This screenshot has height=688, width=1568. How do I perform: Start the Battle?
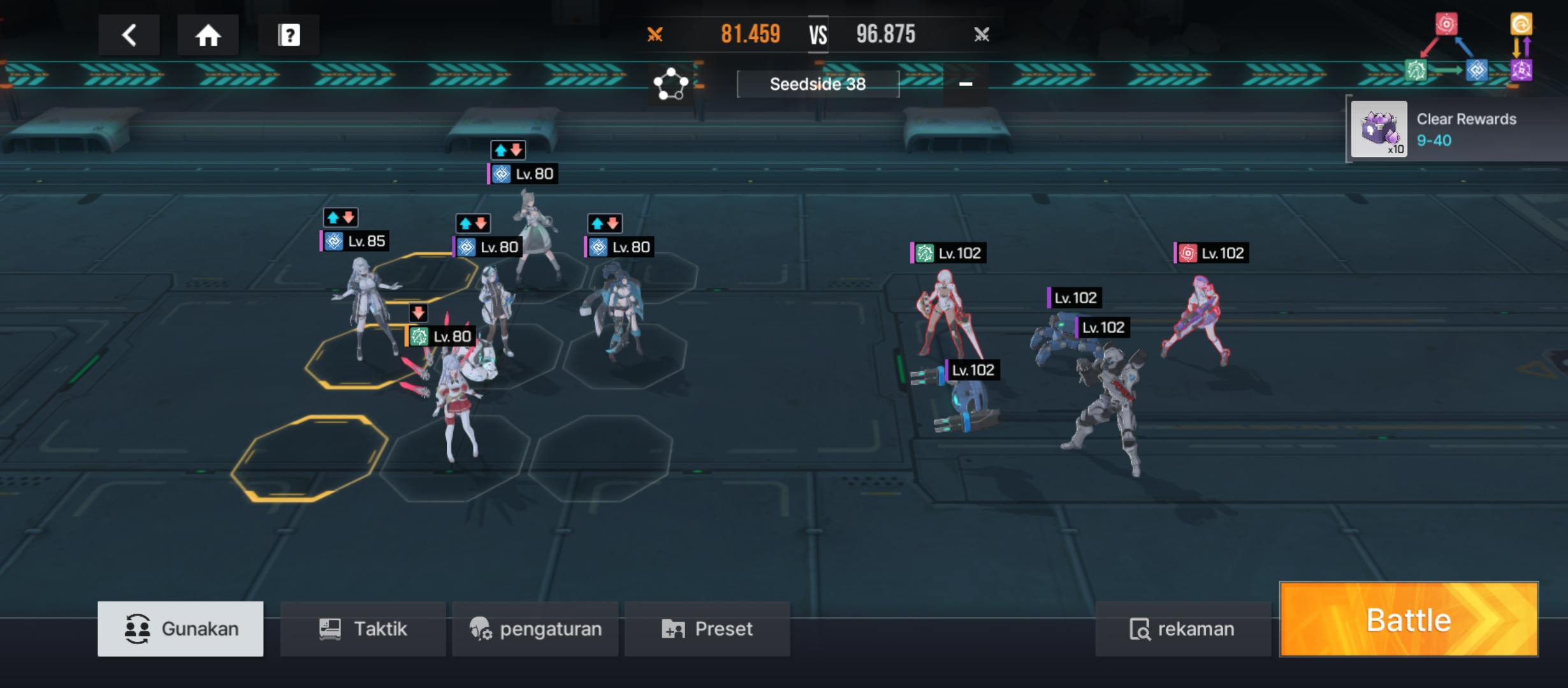[1409, 619]
